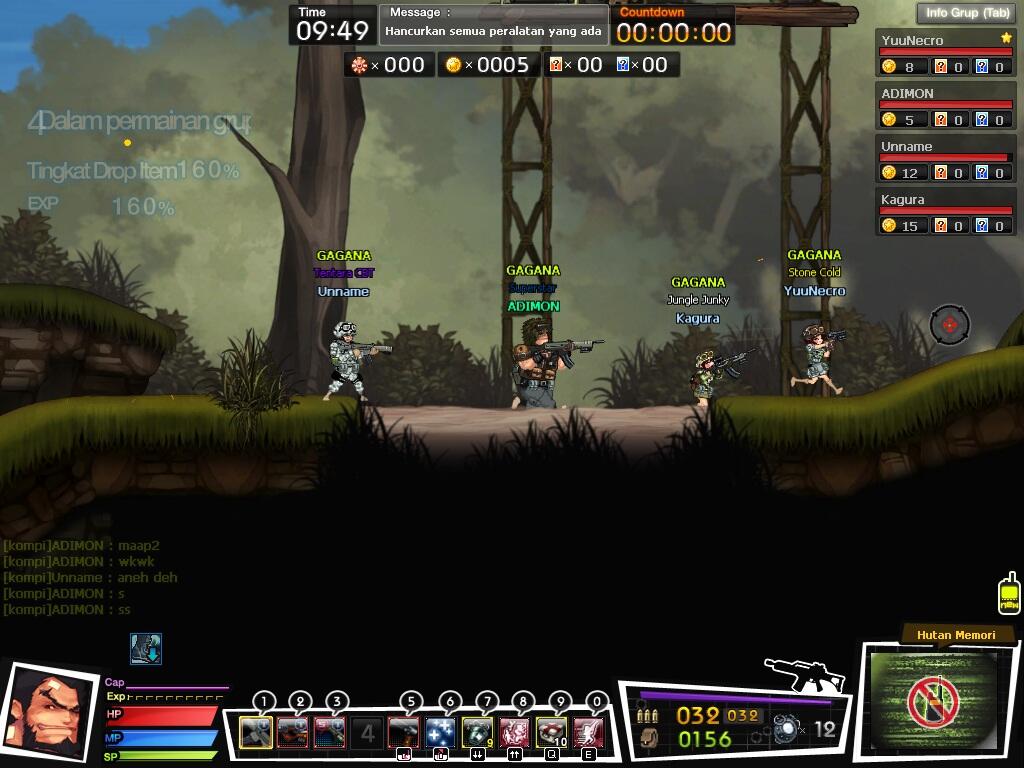Trigger the pink skill in slot 8
The image size is (1024, 768).
click(x=515, y=732)
